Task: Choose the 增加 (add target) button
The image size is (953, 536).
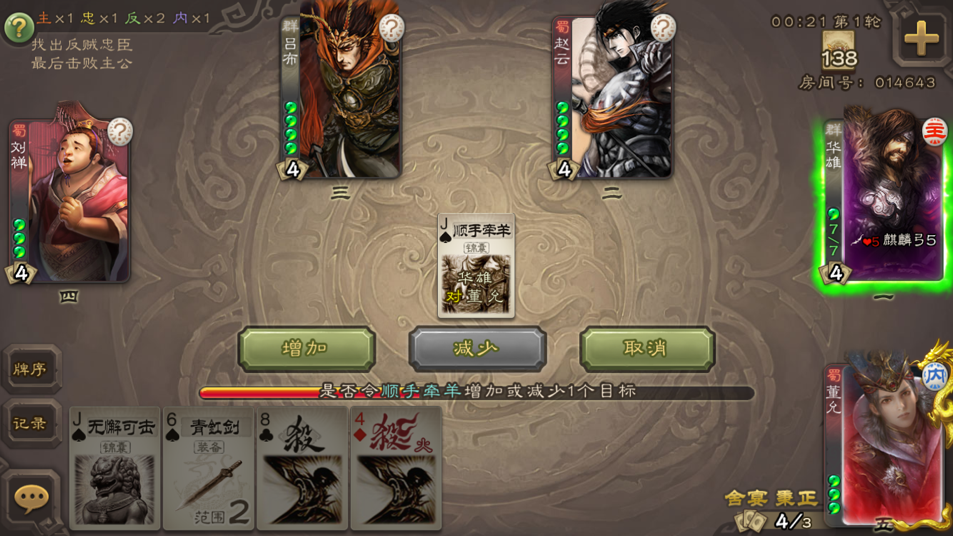Action: click(x=306, y=349)
